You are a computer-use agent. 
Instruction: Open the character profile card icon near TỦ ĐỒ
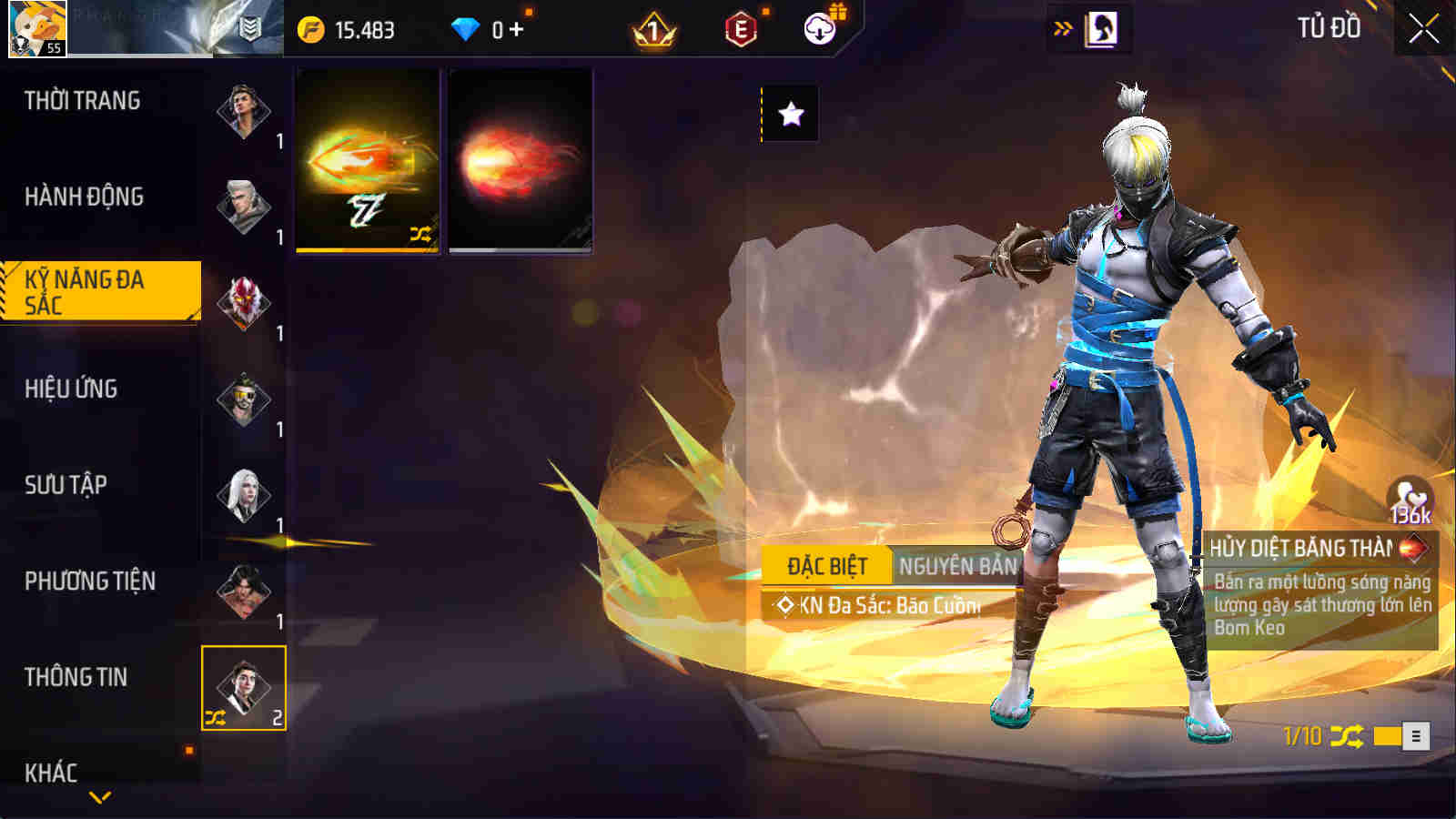click(1104, 27)
